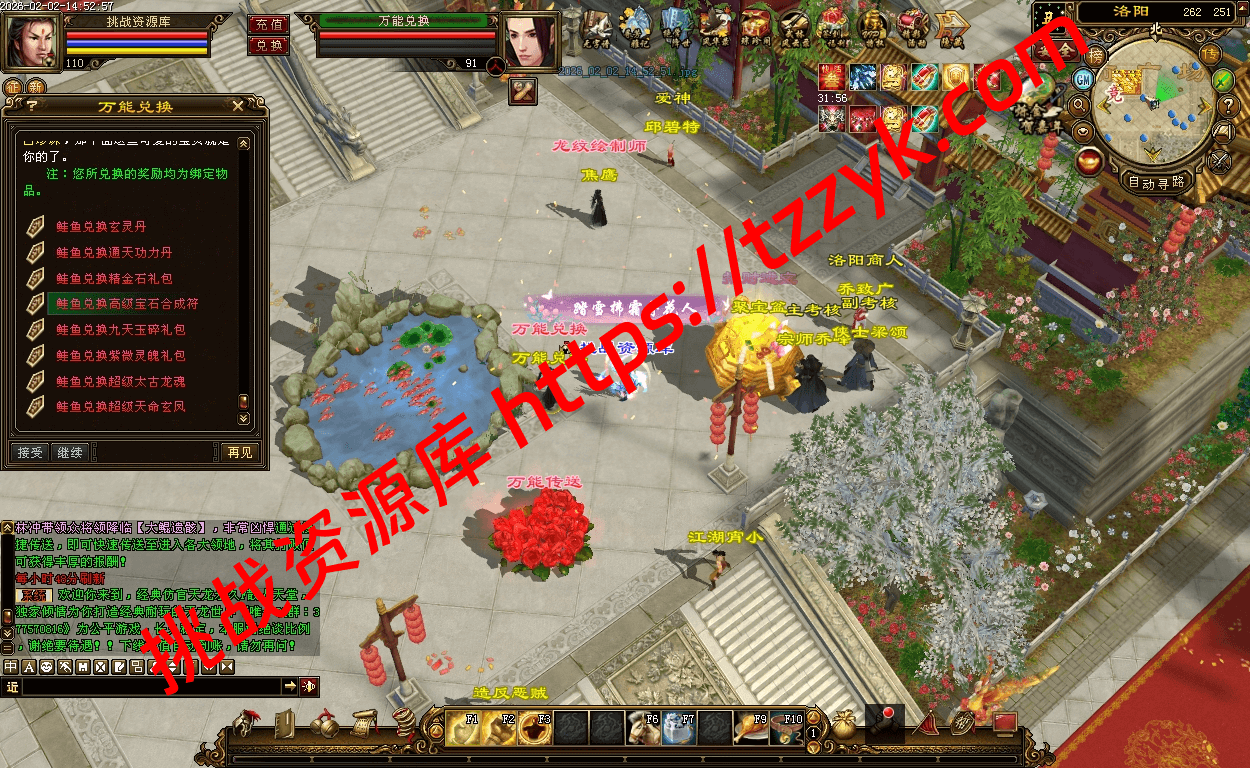The image size is (1250, 768).
Task: Choose 鲑鱼兑换高级宝石合成符 option
Action: tap(127, 304)
